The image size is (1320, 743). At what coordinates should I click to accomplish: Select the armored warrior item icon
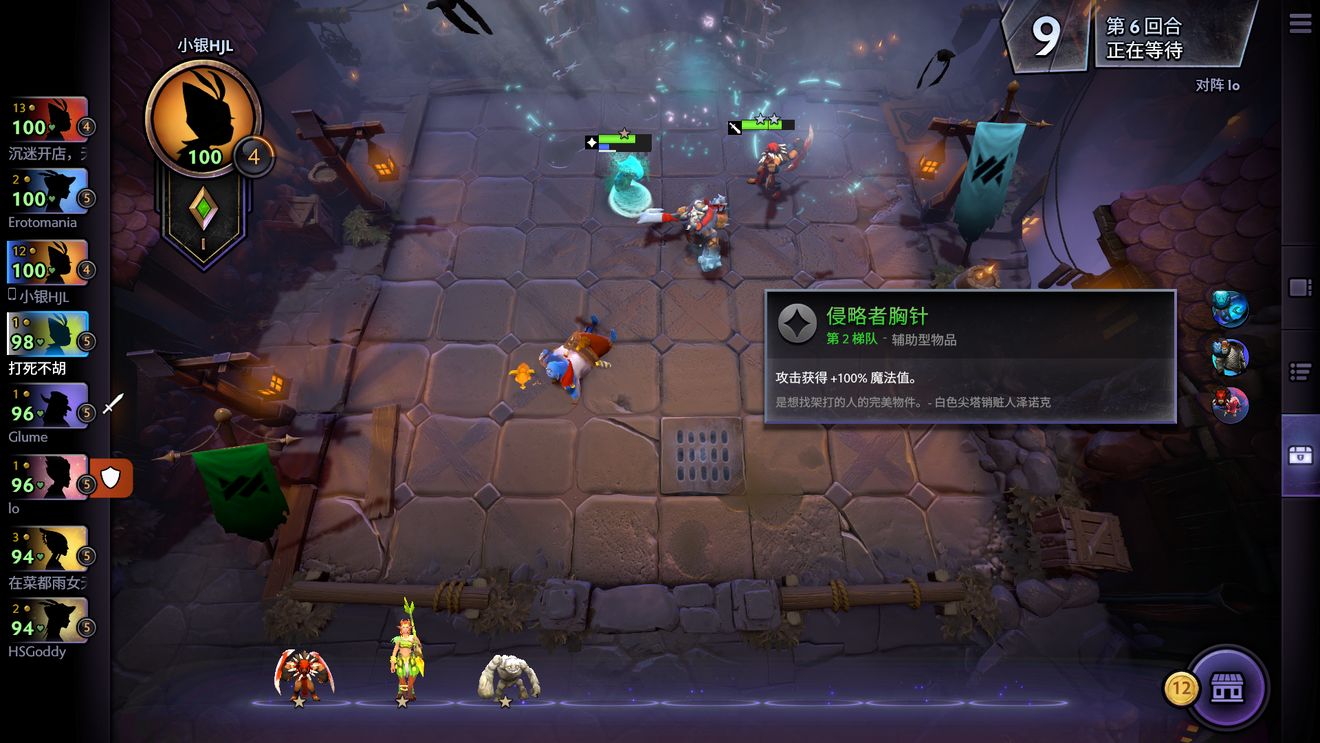click(x=1230, y=356)
